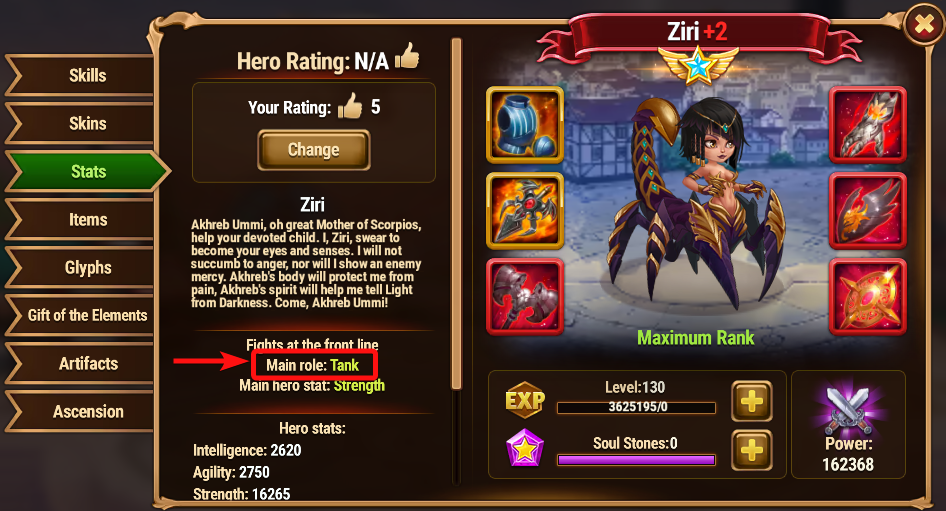Select the dark winged item slot
This screenshot has height=511, width=946.
click(867, 210)
